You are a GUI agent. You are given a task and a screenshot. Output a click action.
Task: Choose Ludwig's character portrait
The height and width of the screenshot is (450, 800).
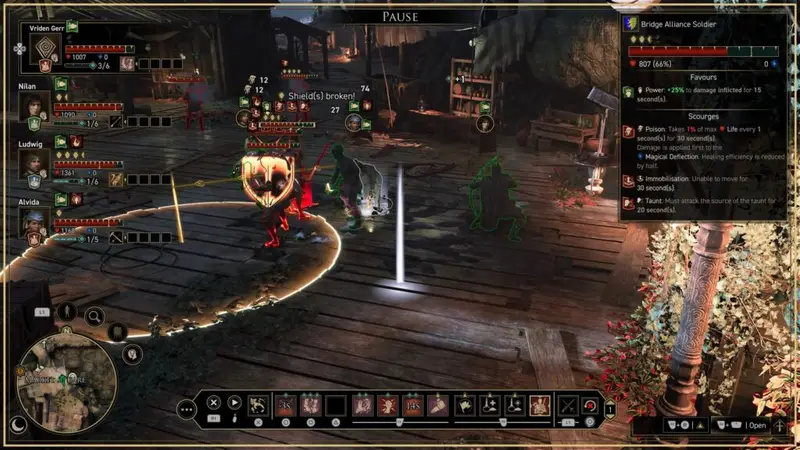pyautogui.click(x=36, y=164)
